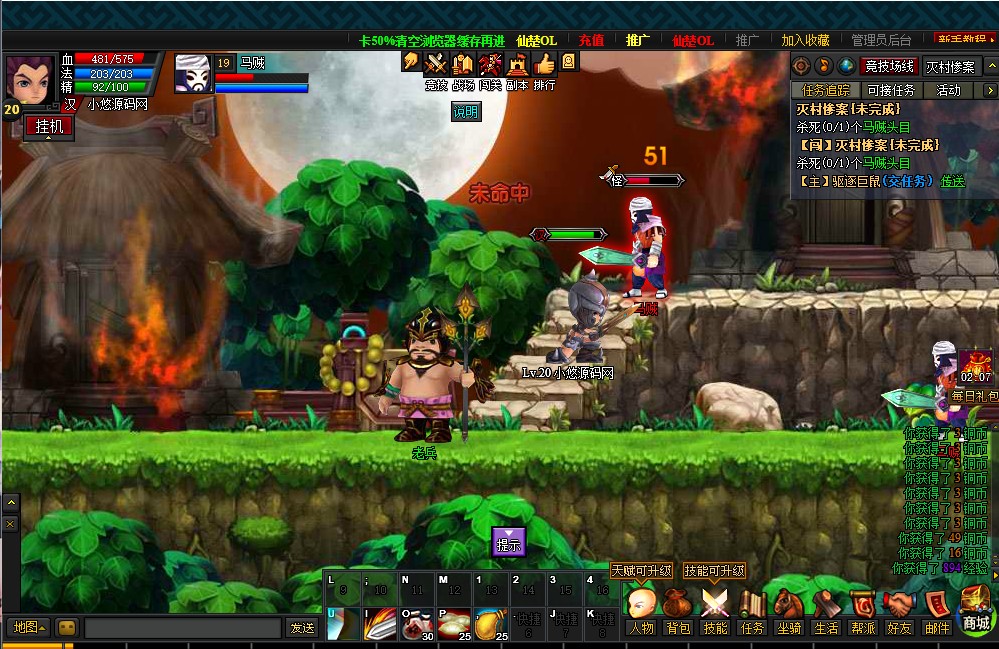The height and width of the screenshot is (649, 999).
Task: Click the 传送 teleport quest link
Action: point(953,181)
